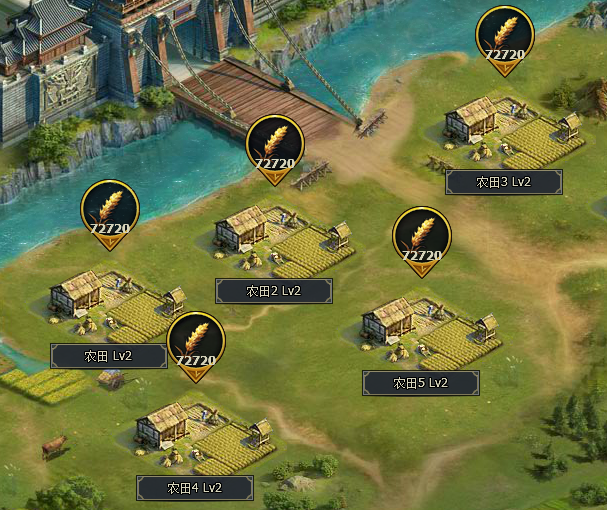Screen dimensions: 607x510
Task: Select the 农田2 Lv2 label
Action: [x=273, y=291]
